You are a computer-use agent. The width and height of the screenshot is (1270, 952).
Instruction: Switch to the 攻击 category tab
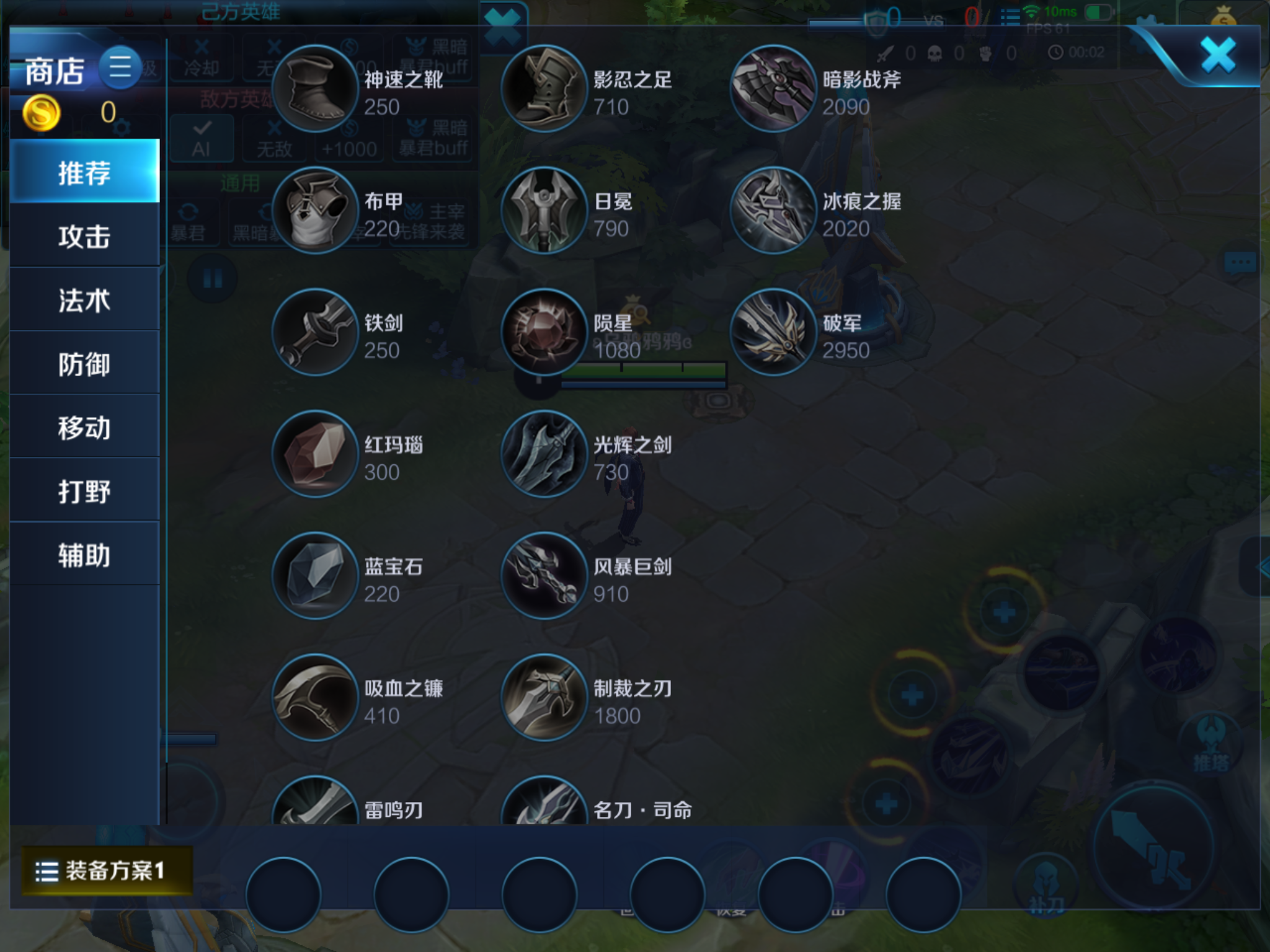(84, 236)
